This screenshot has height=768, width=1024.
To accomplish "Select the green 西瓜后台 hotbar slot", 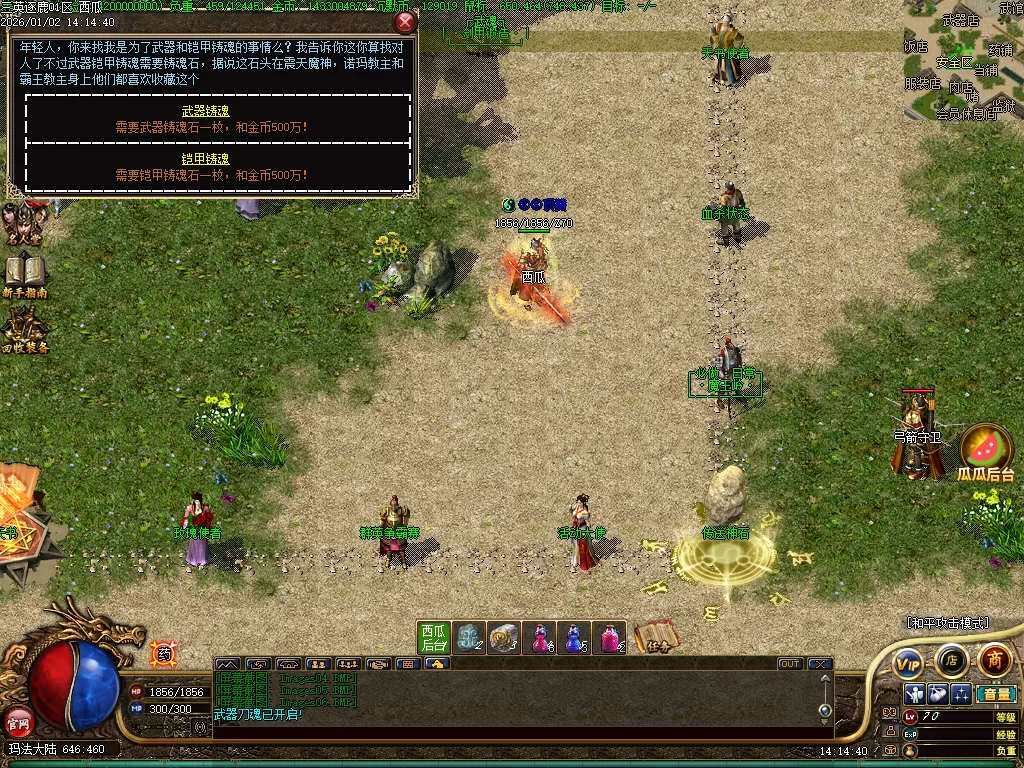I will coord(433,637).
